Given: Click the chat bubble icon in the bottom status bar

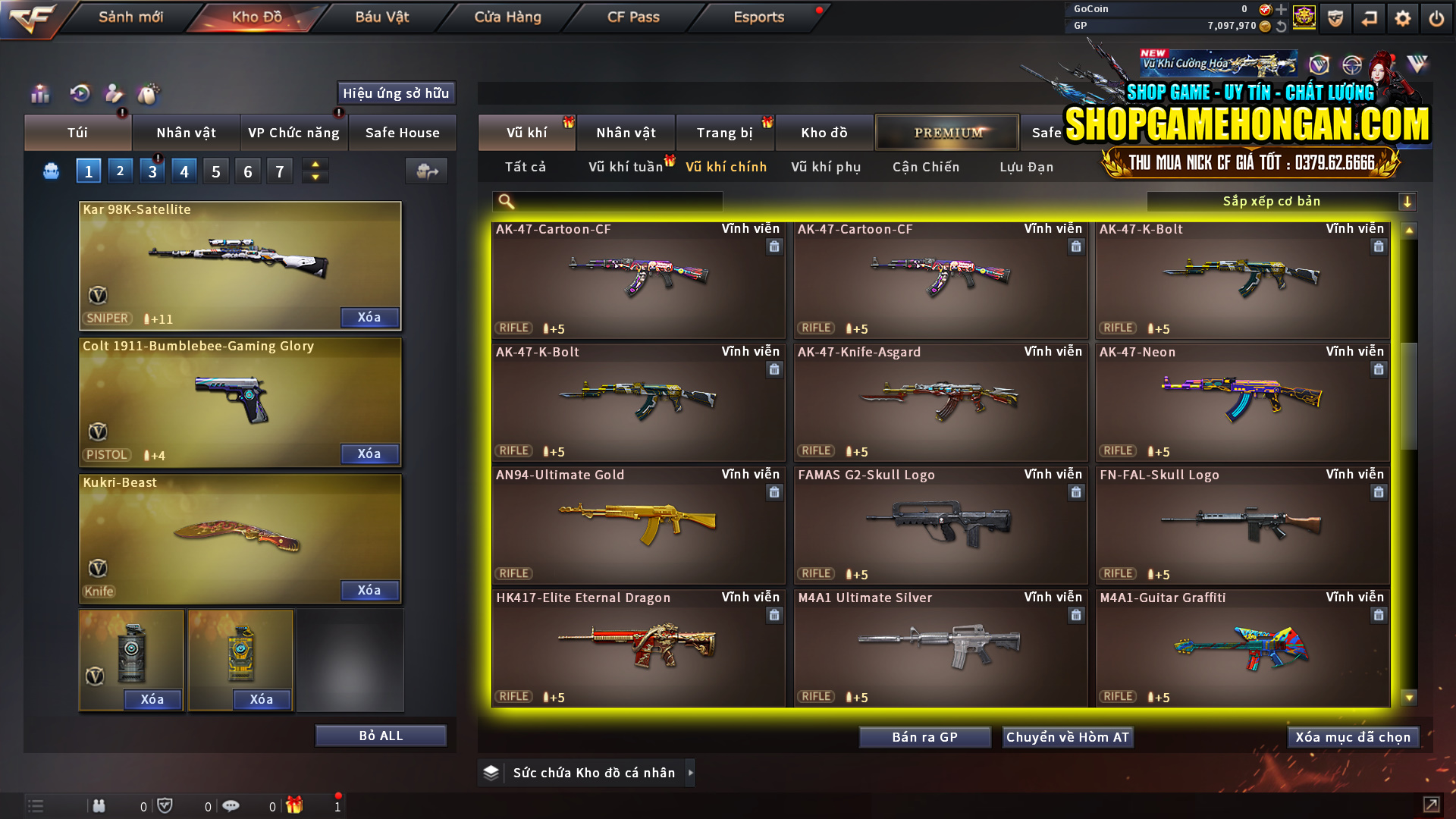Looking at the screenshot, I should pyautogui.click(x=231, y=805).
